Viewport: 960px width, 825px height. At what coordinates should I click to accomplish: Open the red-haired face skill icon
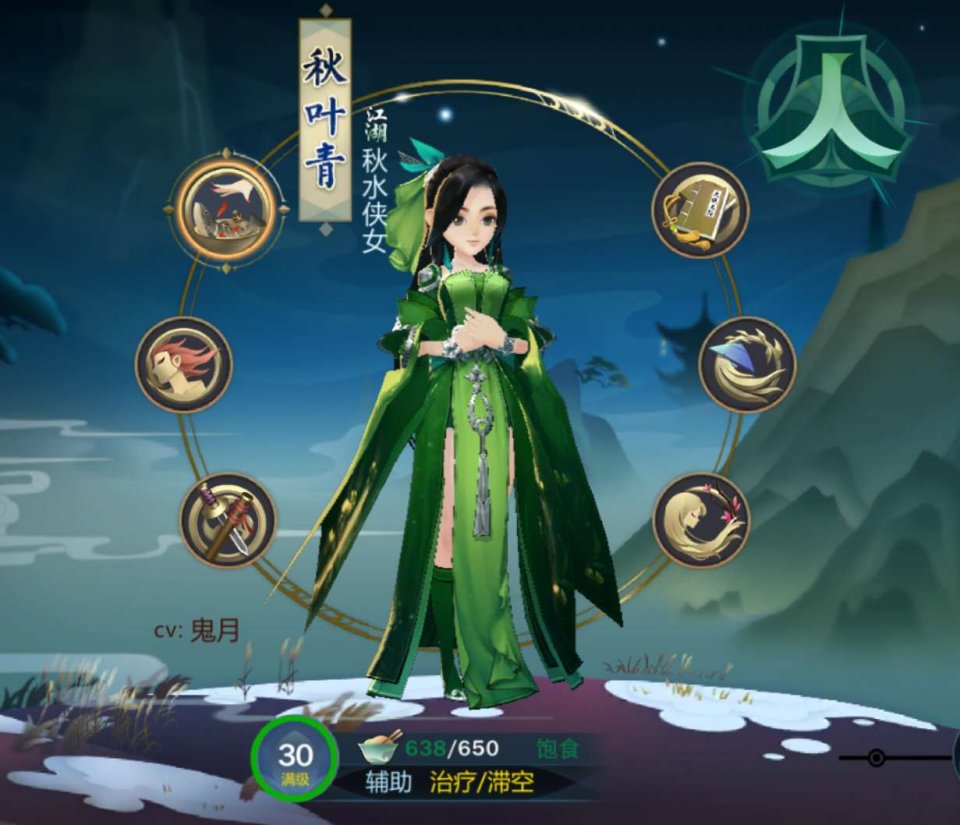click(184, 364)
